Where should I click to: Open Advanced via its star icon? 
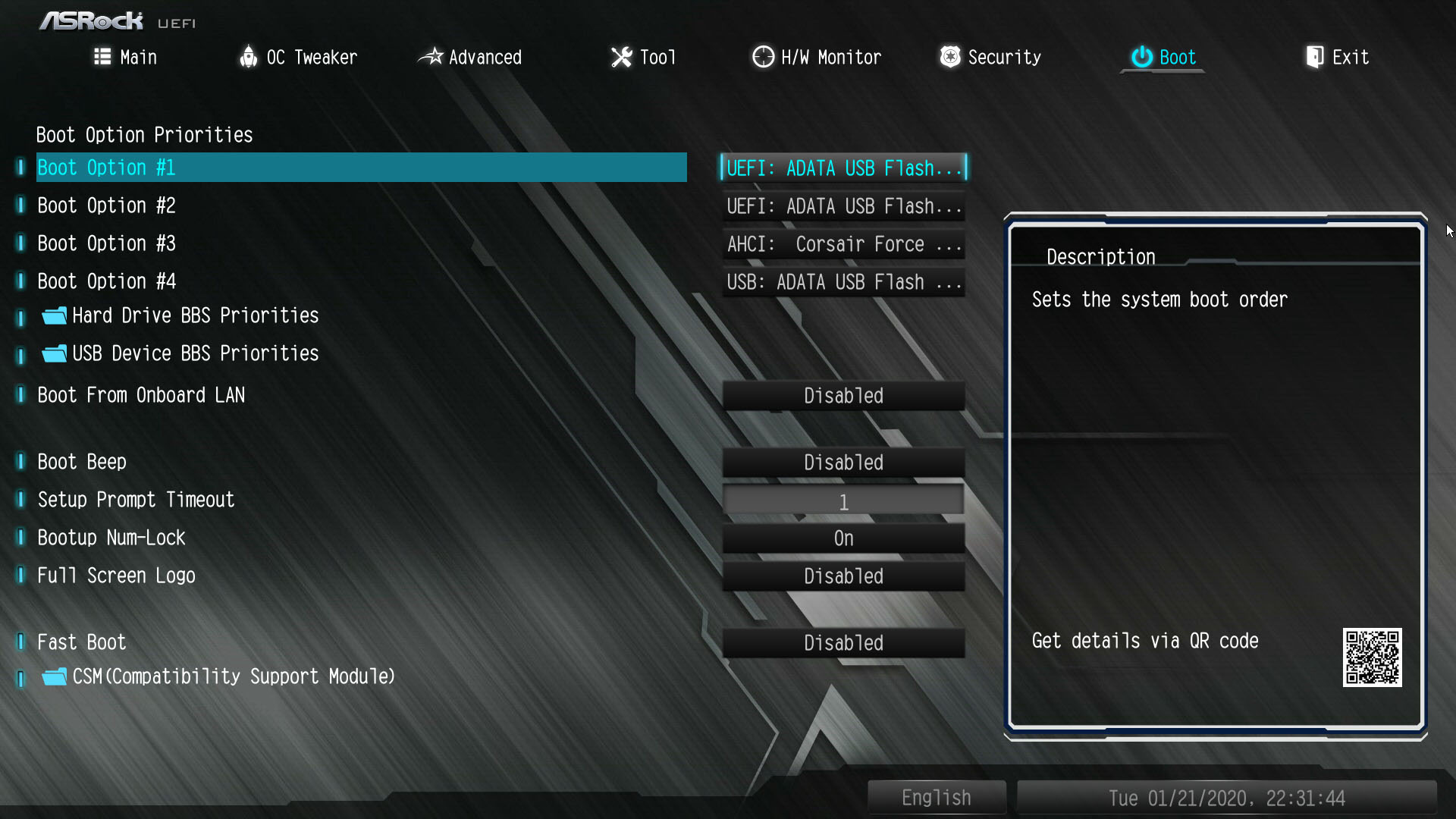pyautogui.click(x=431, y=57)
